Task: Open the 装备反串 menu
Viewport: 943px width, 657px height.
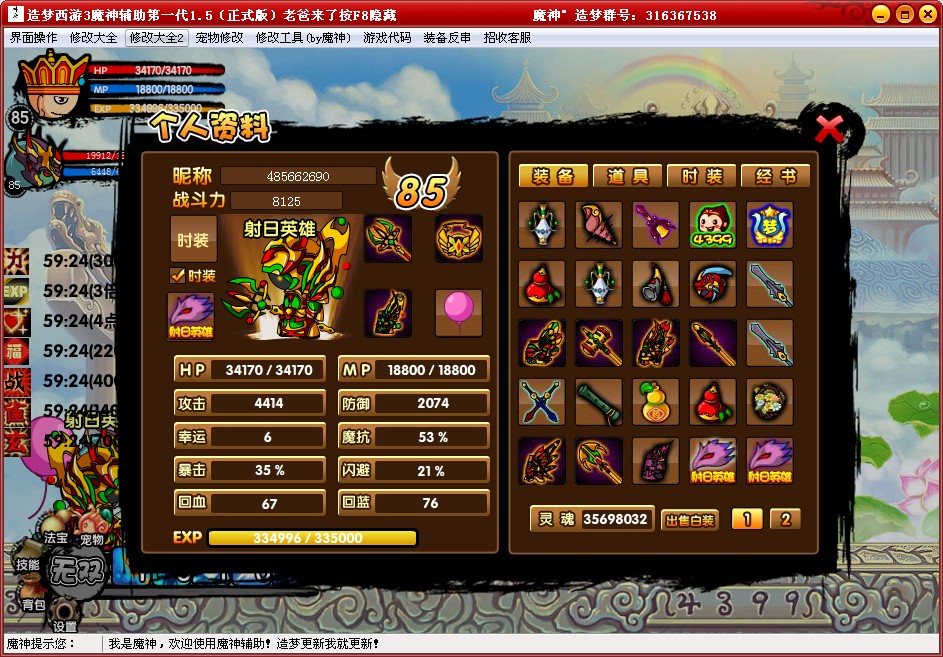Action: (x=447, y=38)
